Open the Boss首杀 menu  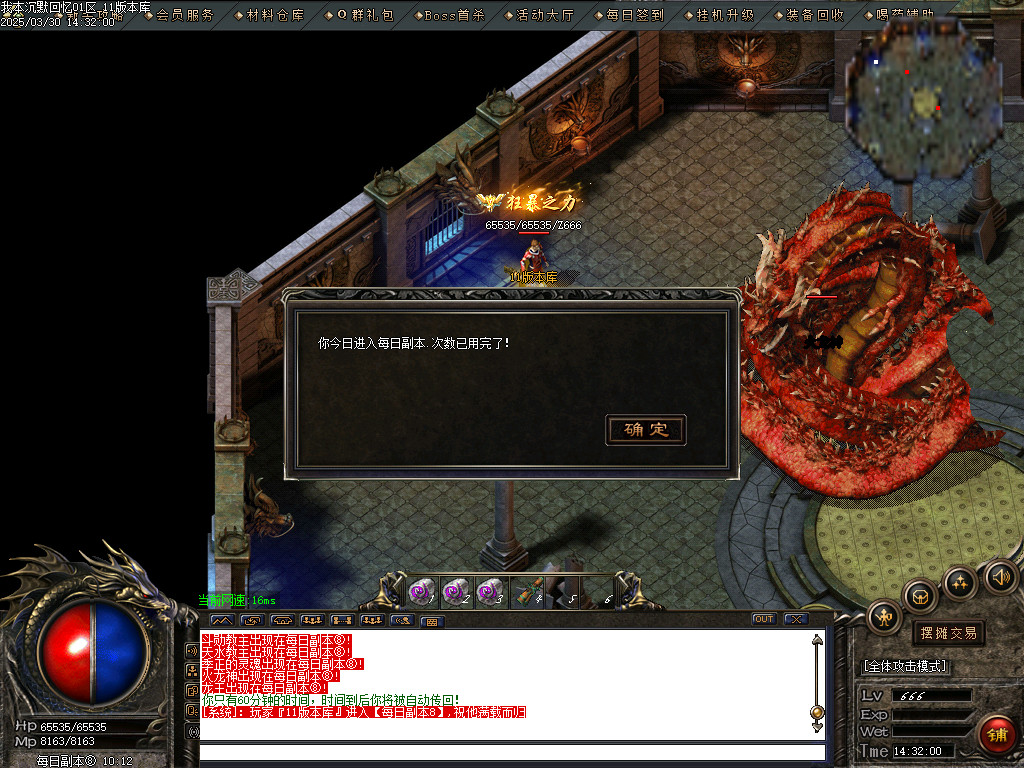pos(454,15)
